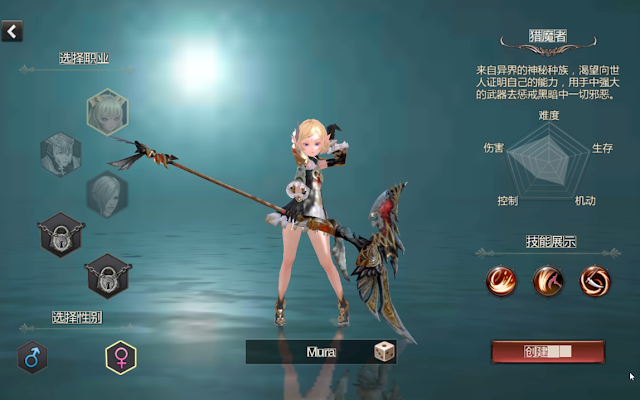Preview the fiery sparks slash skill
Viewport: 640px width, 400px height.
[500, 281]
